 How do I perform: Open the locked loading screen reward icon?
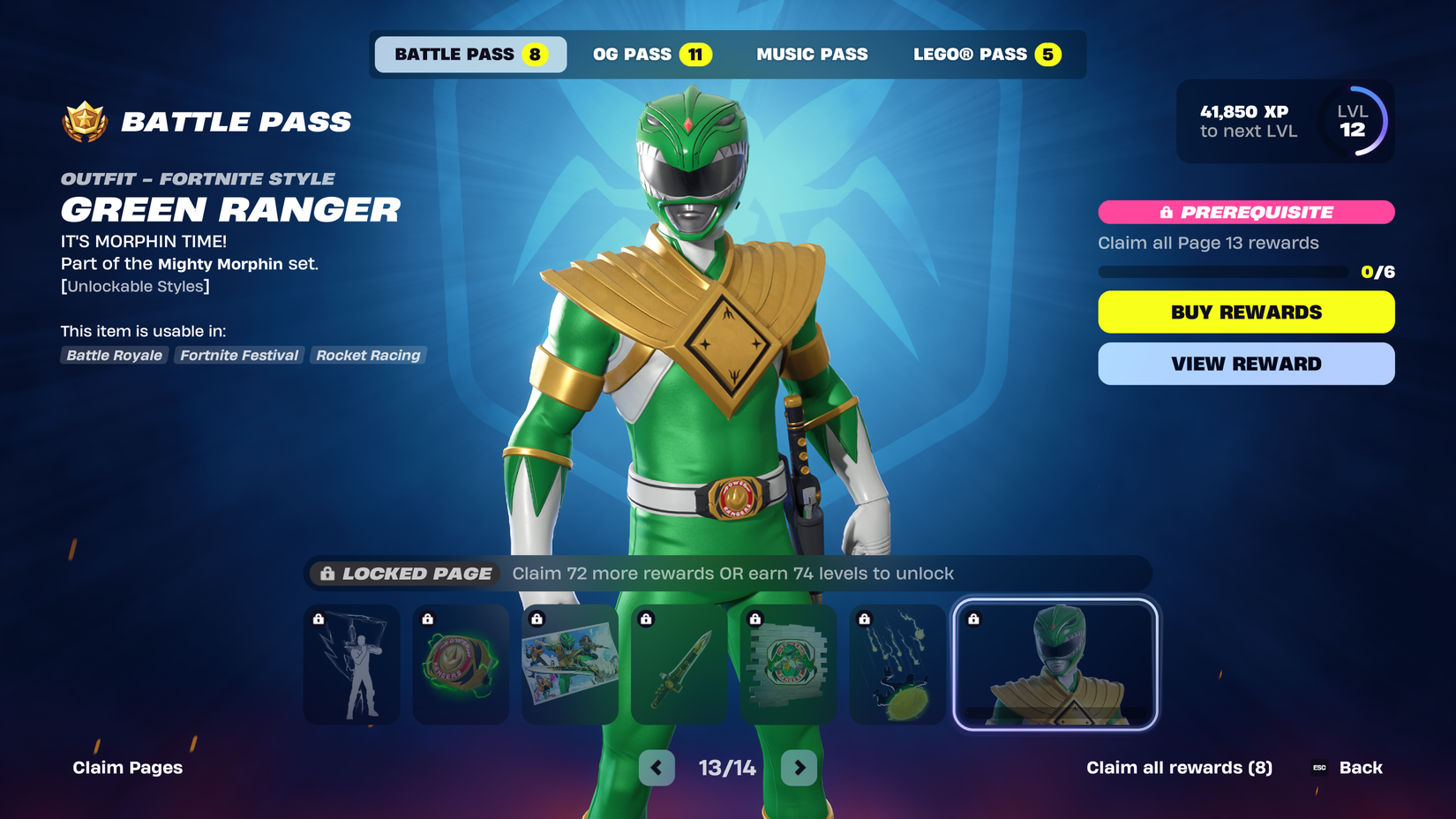[x=570, y=665]
